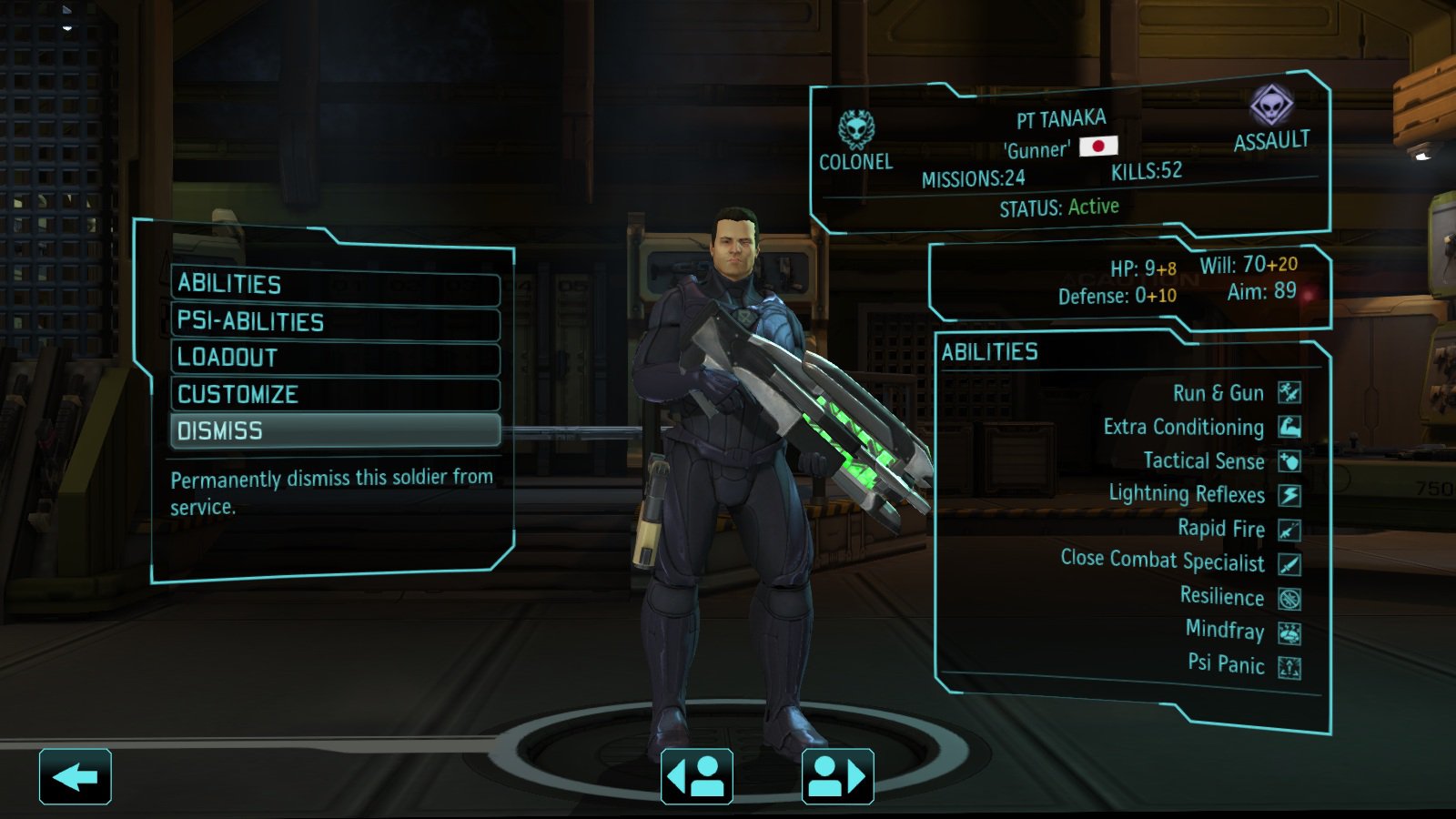The image size is (1456, 819).
Task: Select the Close Combat Specialist ability
Action: tap(1163, 561)
